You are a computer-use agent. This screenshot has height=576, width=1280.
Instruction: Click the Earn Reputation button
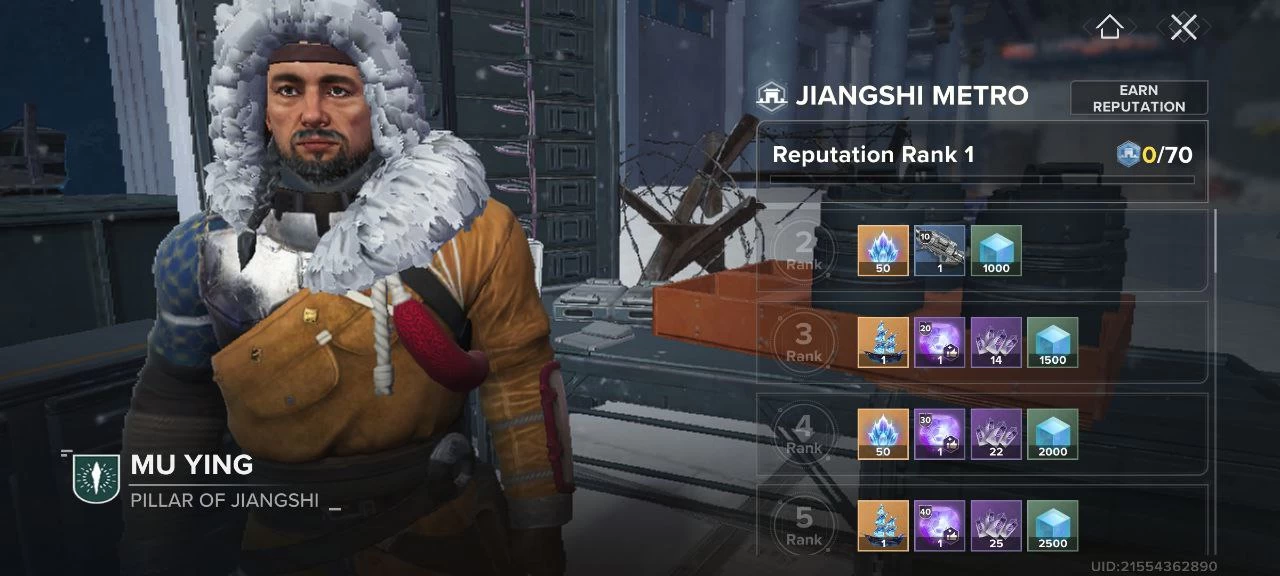click(x=1139, y=98)
